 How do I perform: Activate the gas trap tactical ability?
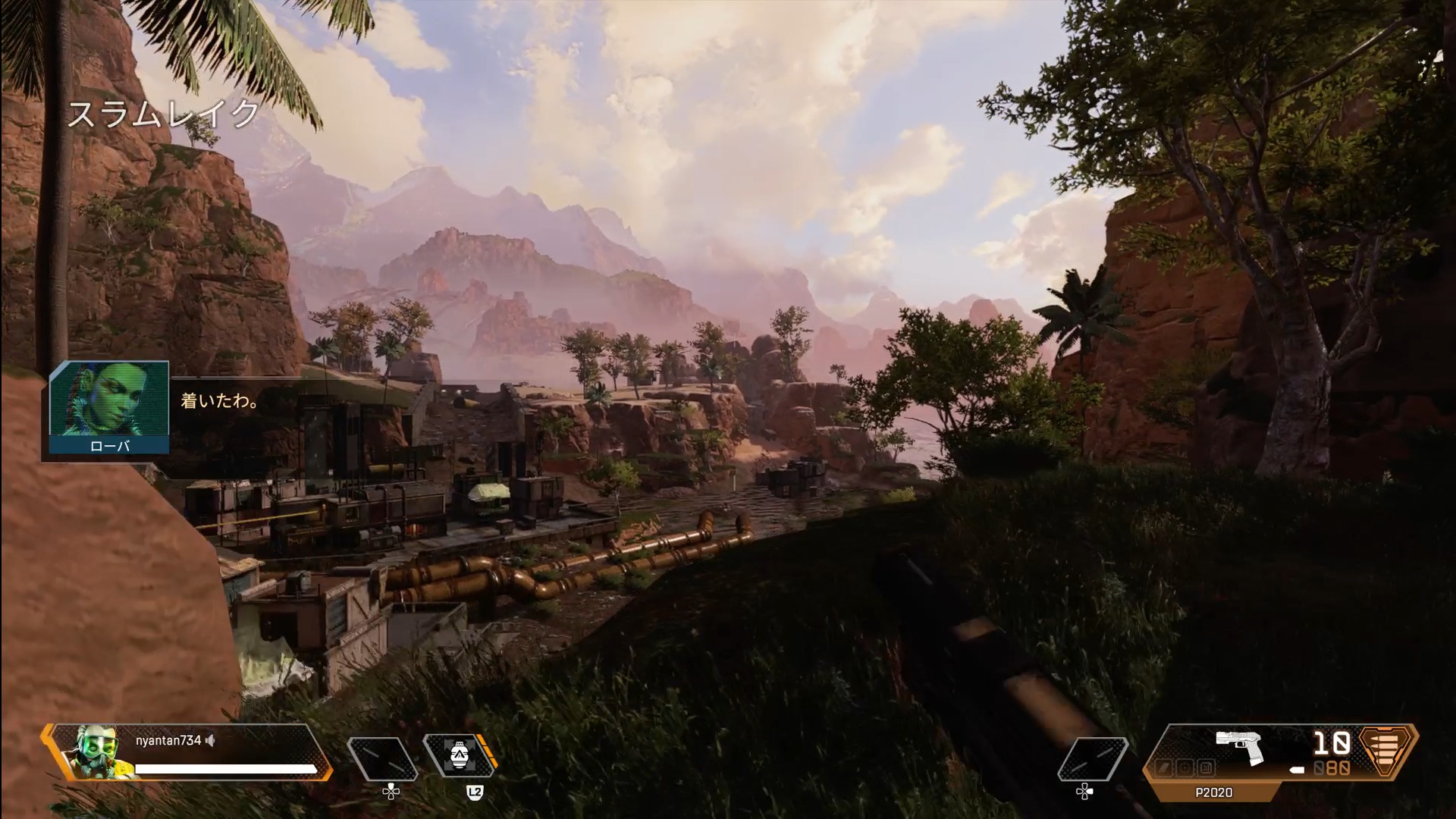457,757
